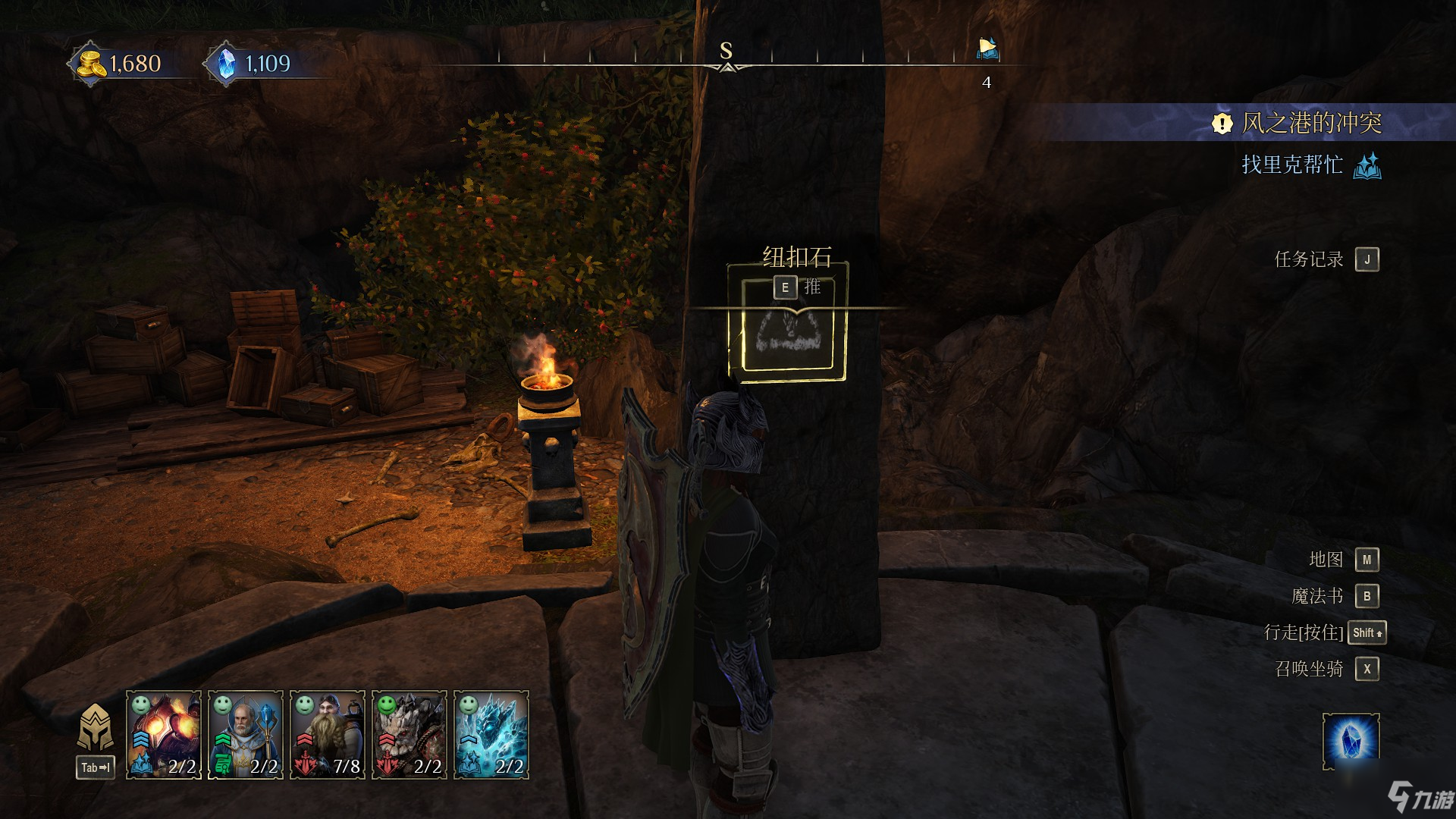Click the quest flag marker on compass
This screenshot has height=819, width=1456.
[987, 49]
